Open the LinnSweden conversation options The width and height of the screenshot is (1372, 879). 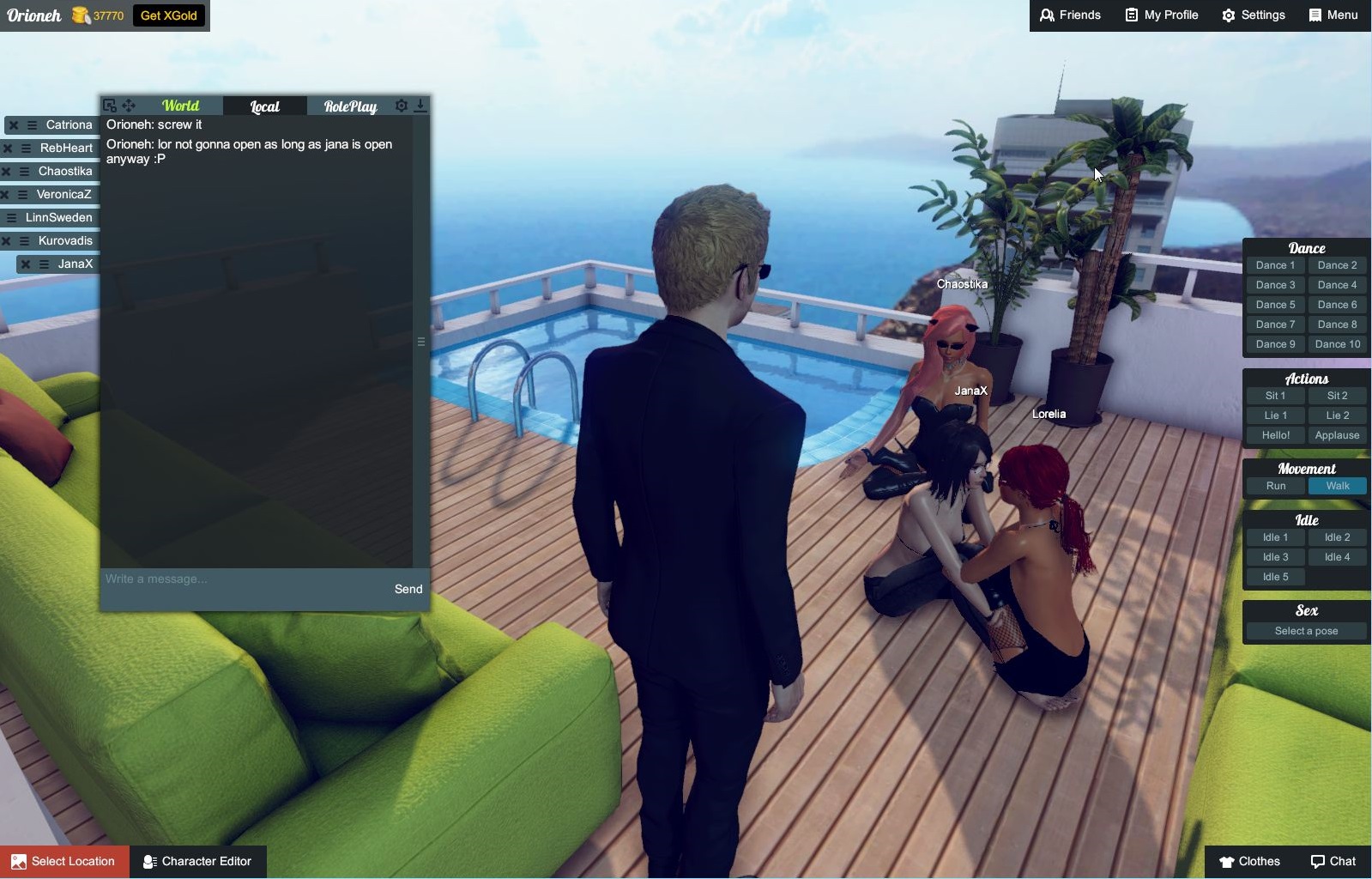point(11,217)
